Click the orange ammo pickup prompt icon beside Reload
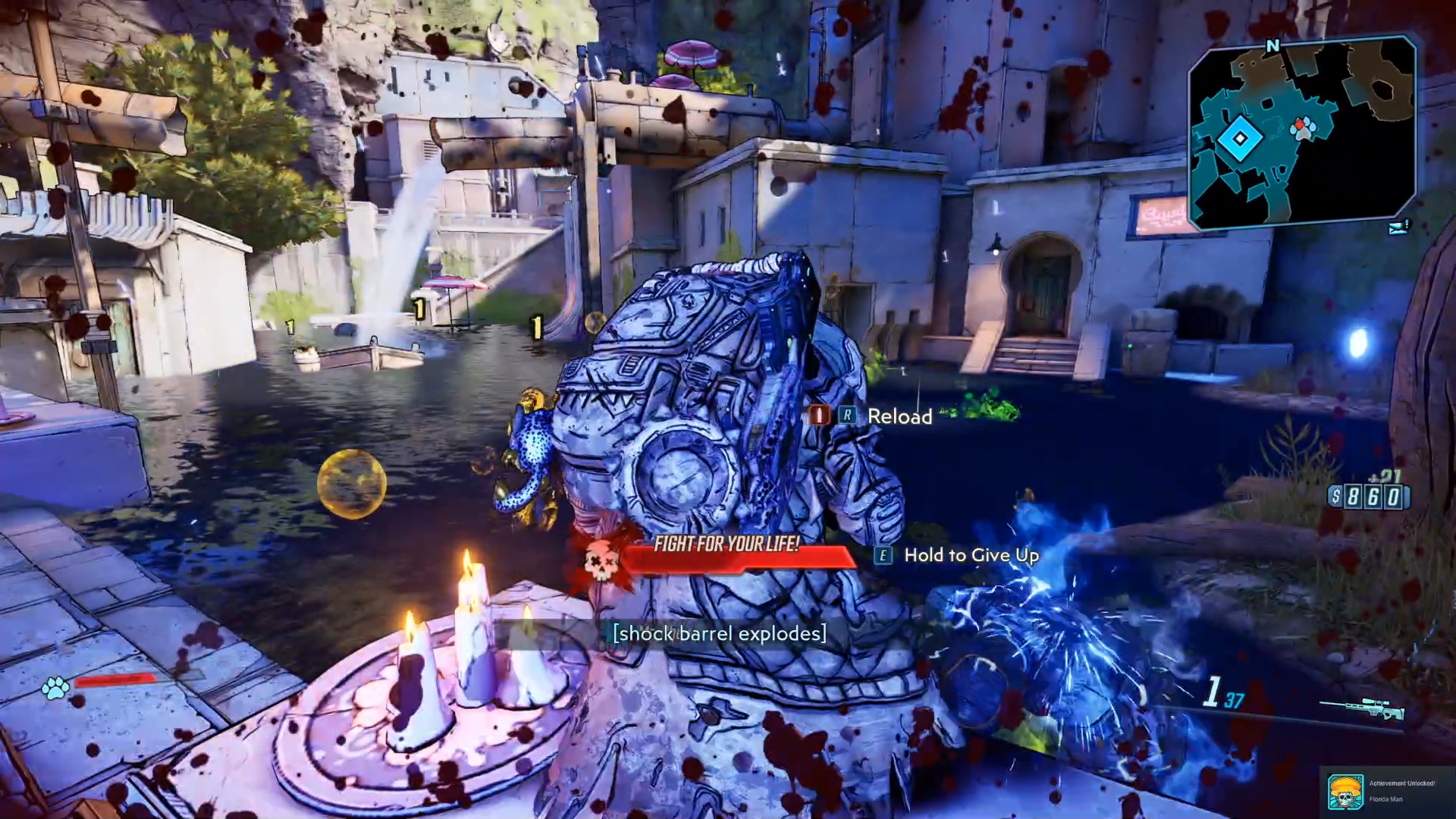 tap(819, 415)
